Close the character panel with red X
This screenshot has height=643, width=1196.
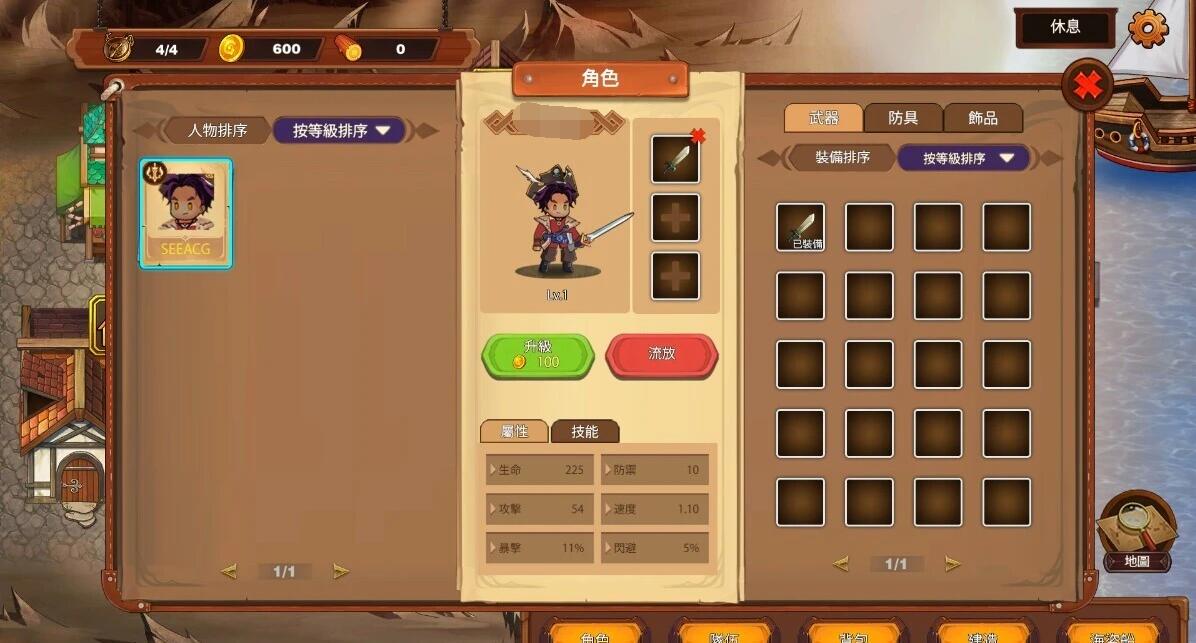1087,86
